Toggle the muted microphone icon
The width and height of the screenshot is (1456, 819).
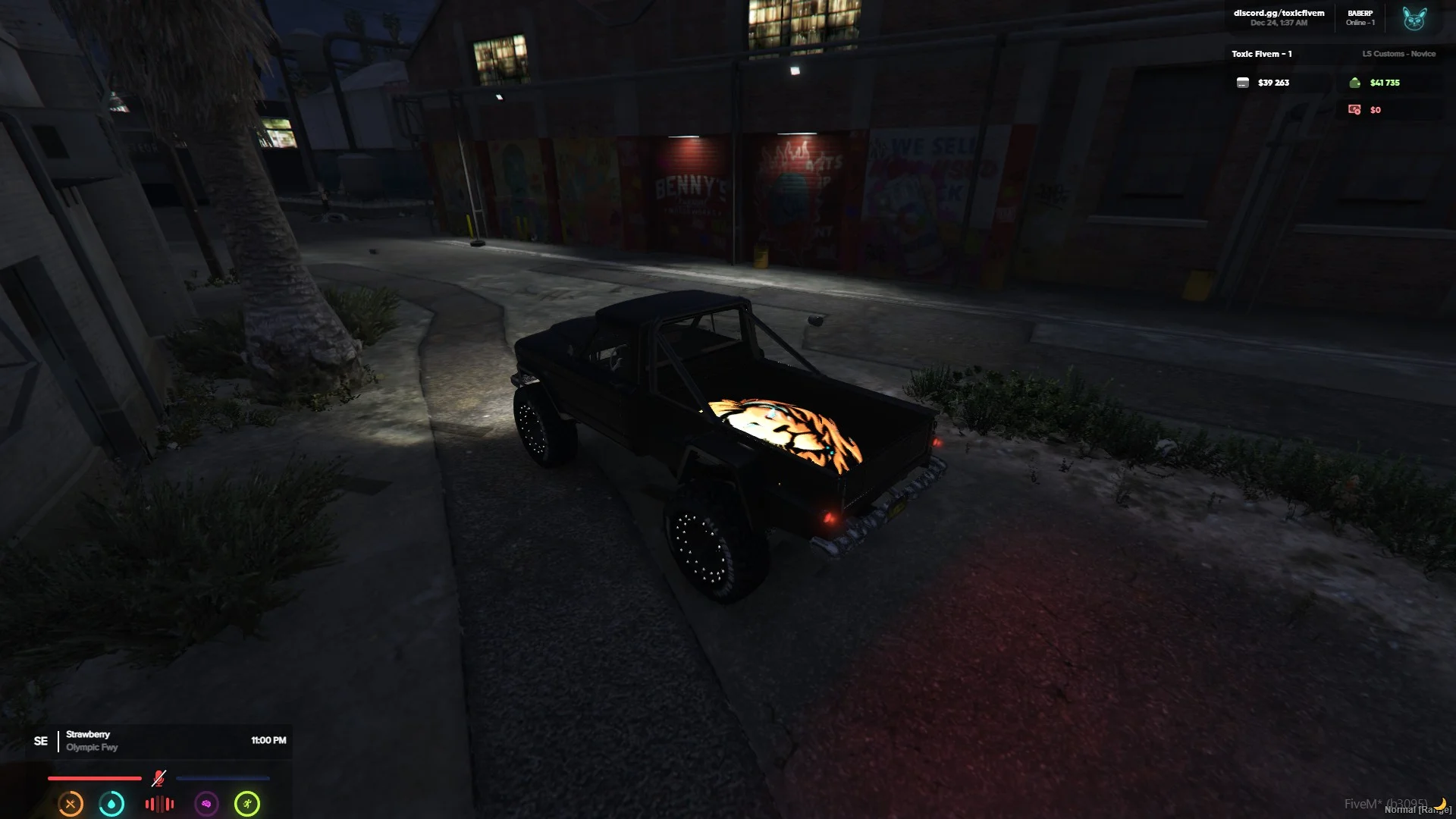tap(158, 778)
